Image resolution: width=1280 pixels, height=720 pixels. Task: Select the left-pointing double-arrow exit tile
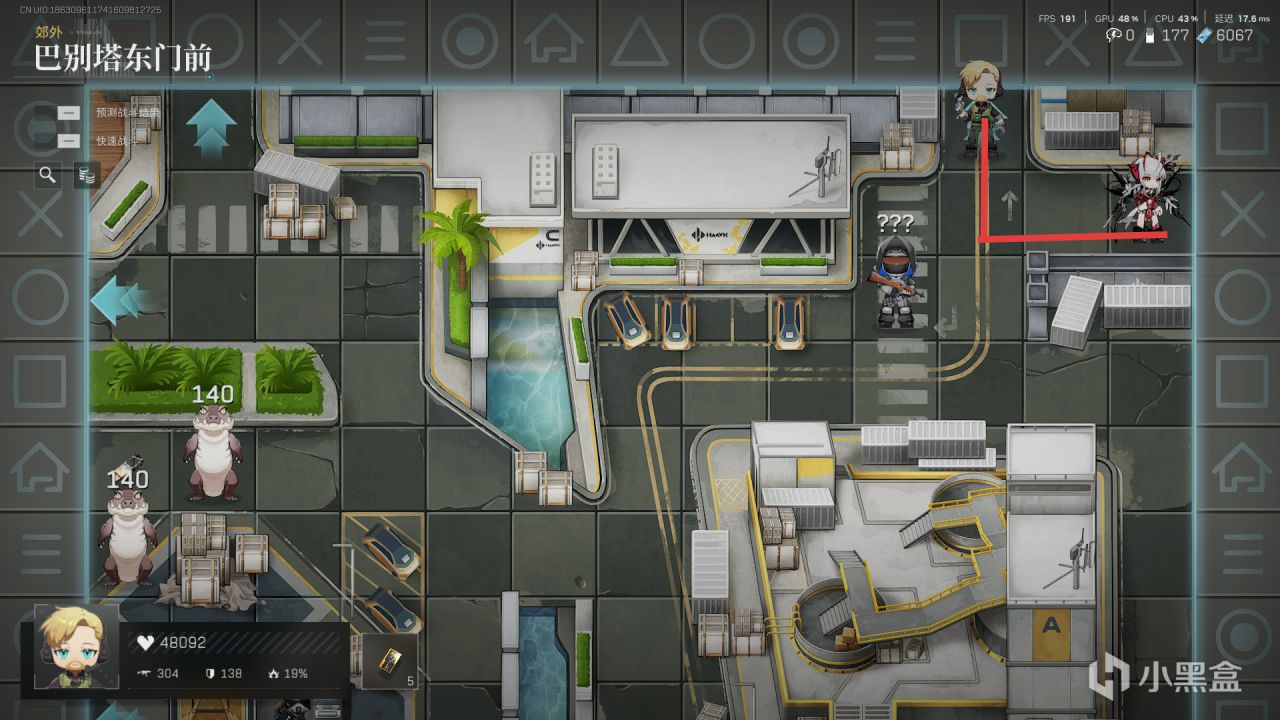click(x=119, y=300)
